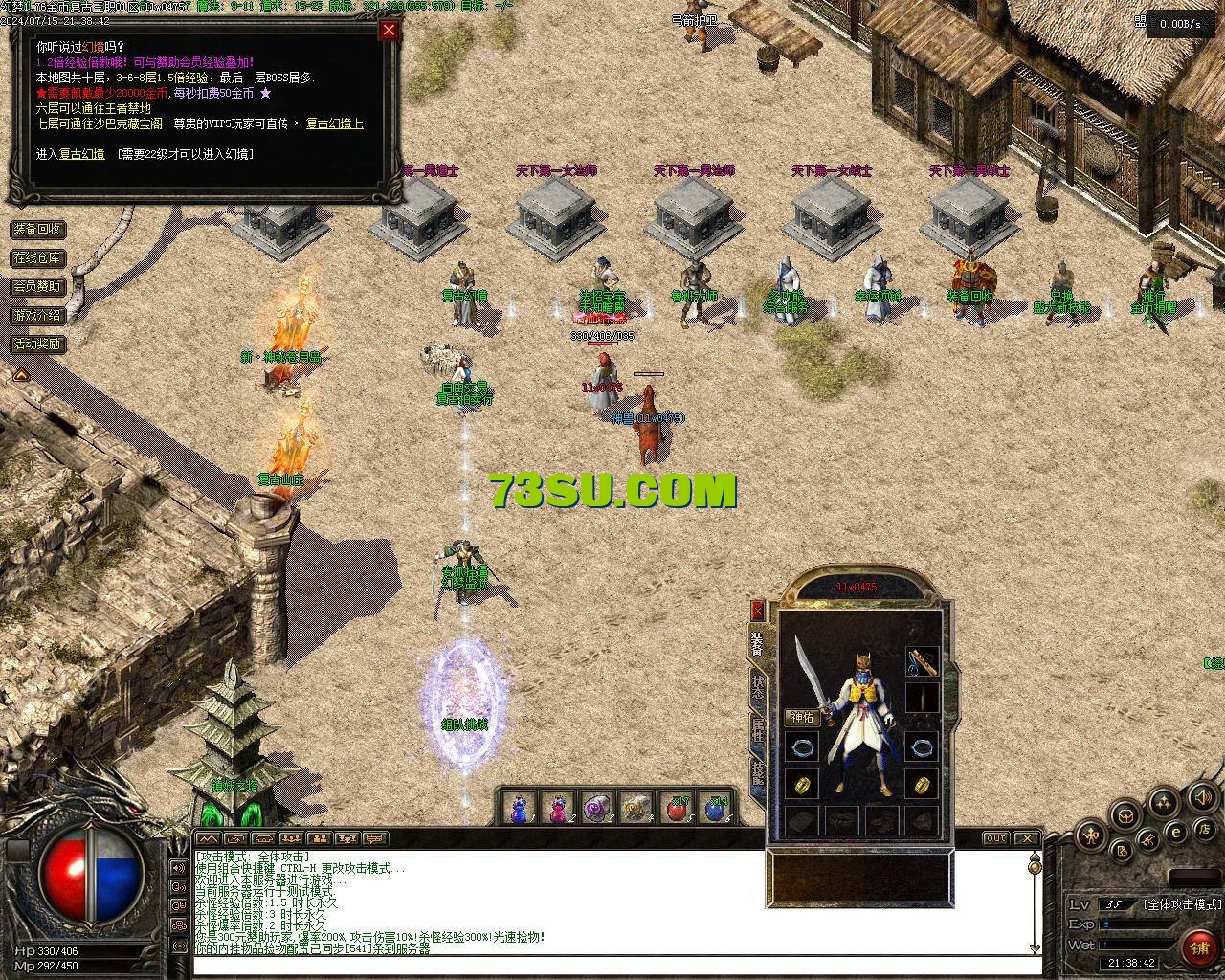Follow the 复古幻境七 VIP link
This screenshot has height=980, width=1225.
click(334, 123)
